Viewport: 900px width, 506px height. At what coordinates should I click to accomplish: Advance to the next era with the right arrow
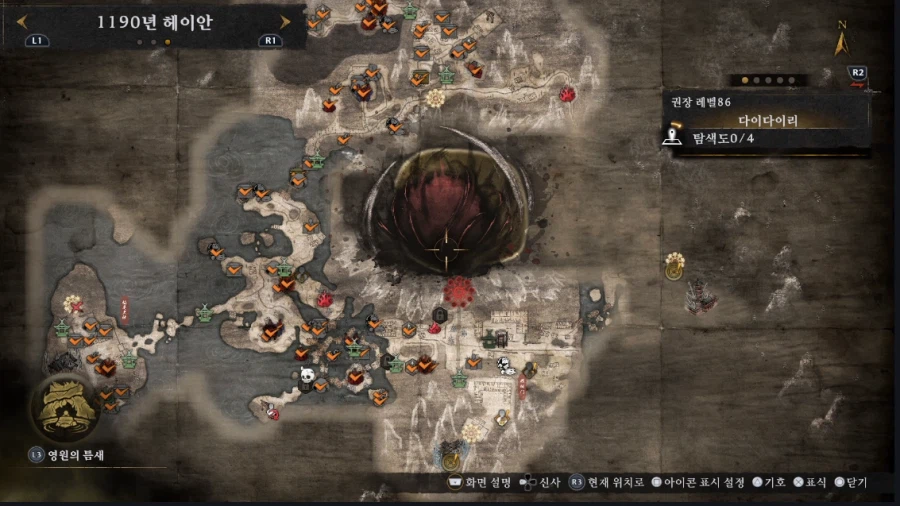coord(286,21)
